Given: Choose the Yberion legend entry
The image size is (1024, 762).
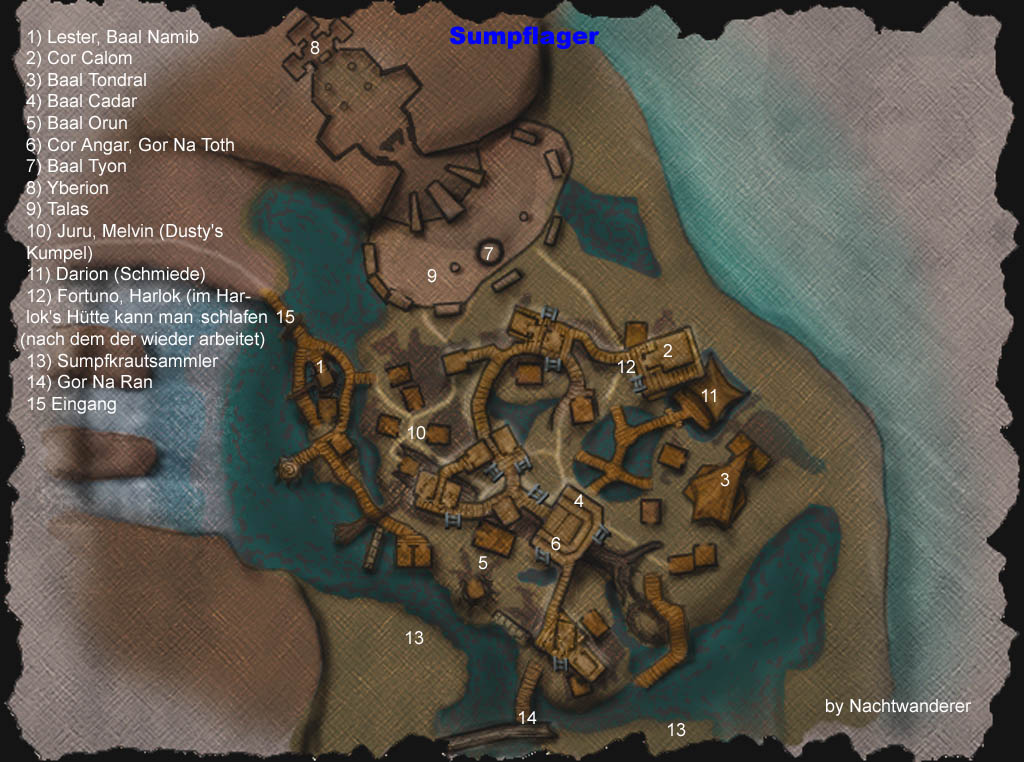Looking at the screenshot, I should point(68,188).
